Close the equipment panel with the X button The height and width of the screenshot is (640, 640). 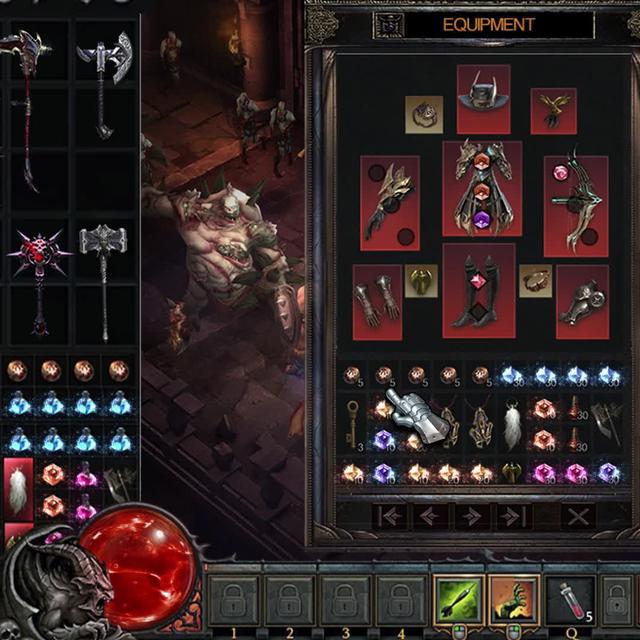pyautogui.click(x=577, y=516)
